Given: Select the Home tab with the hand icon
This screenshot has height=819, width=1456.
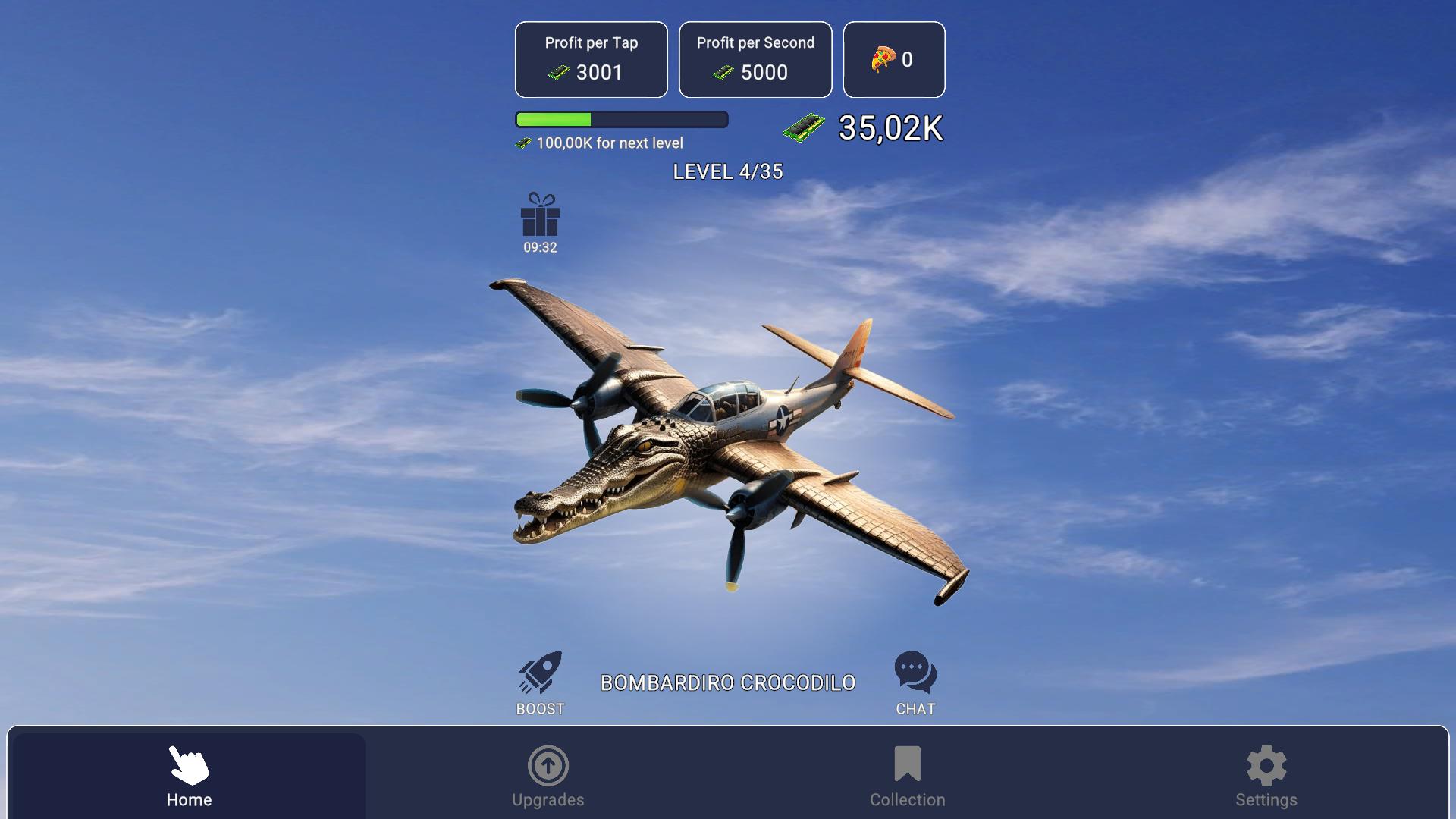Looking at the screenshot, I should tap(188, 773).
